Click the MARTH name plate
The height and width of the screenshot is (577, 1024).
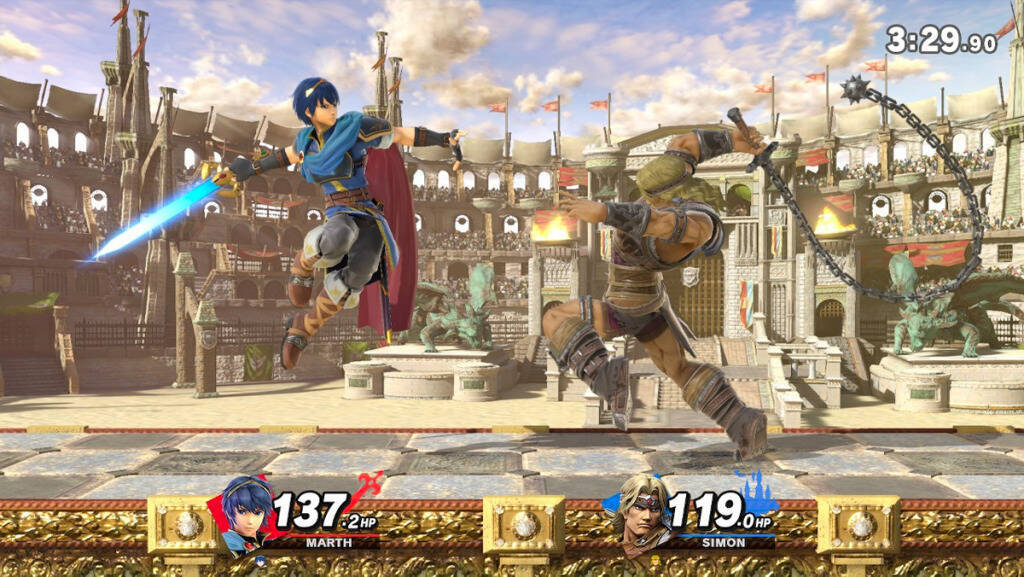(x=329, y=543)
